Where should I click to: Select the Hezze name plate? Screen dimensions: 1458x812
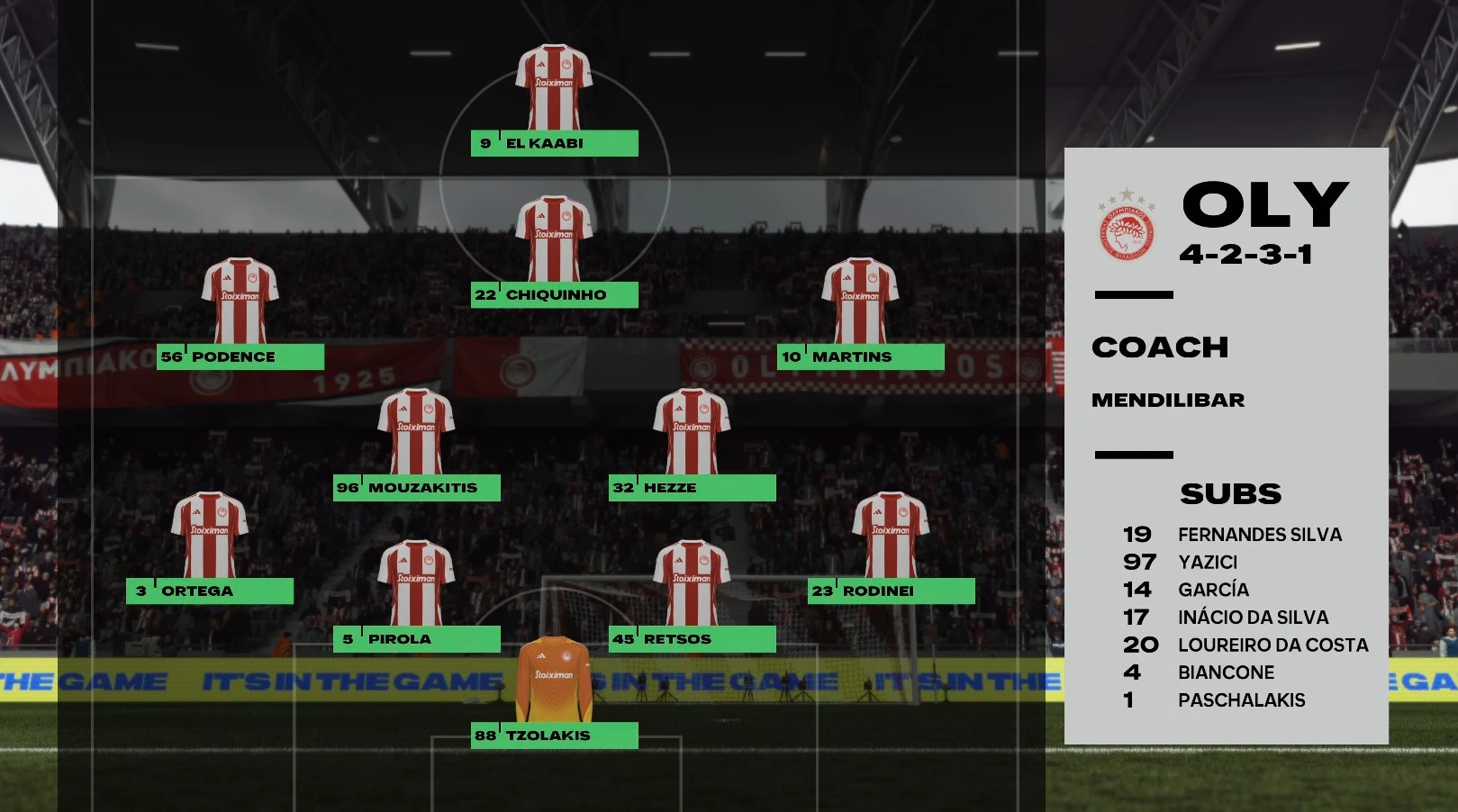pos(692,487)
